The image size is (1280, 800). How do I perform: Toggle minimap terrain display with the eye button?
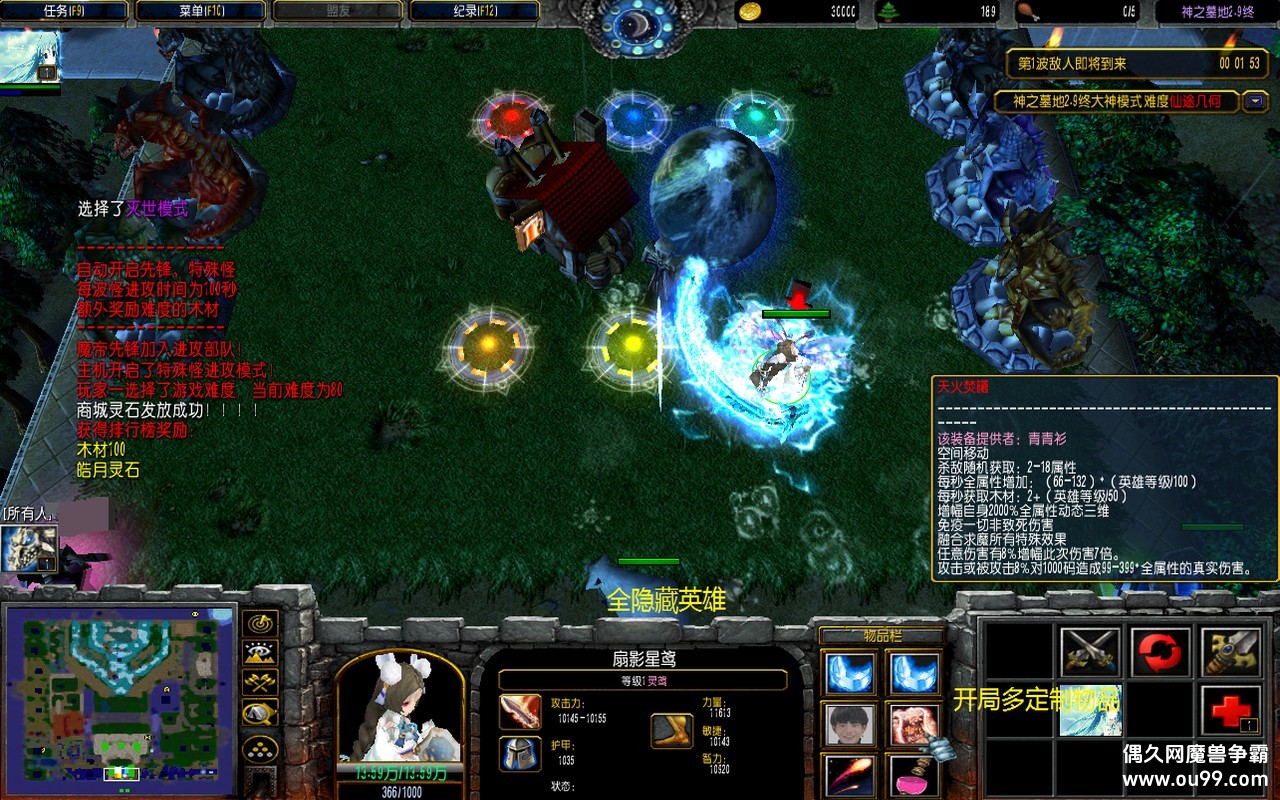[x=260, y=653]
